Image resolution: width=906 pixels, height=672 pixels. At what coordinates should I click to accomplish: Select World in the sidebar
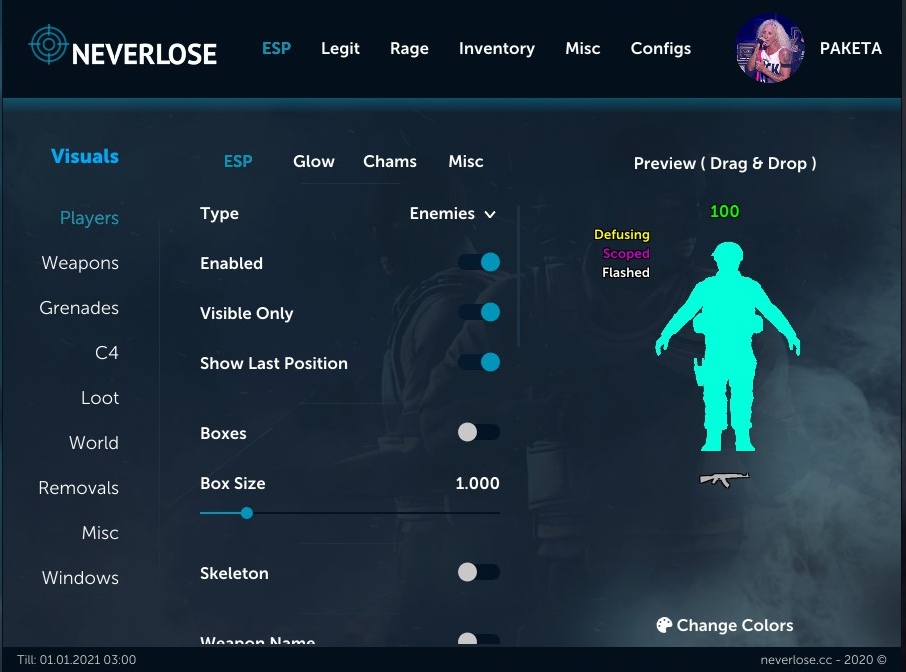[94, 443]
